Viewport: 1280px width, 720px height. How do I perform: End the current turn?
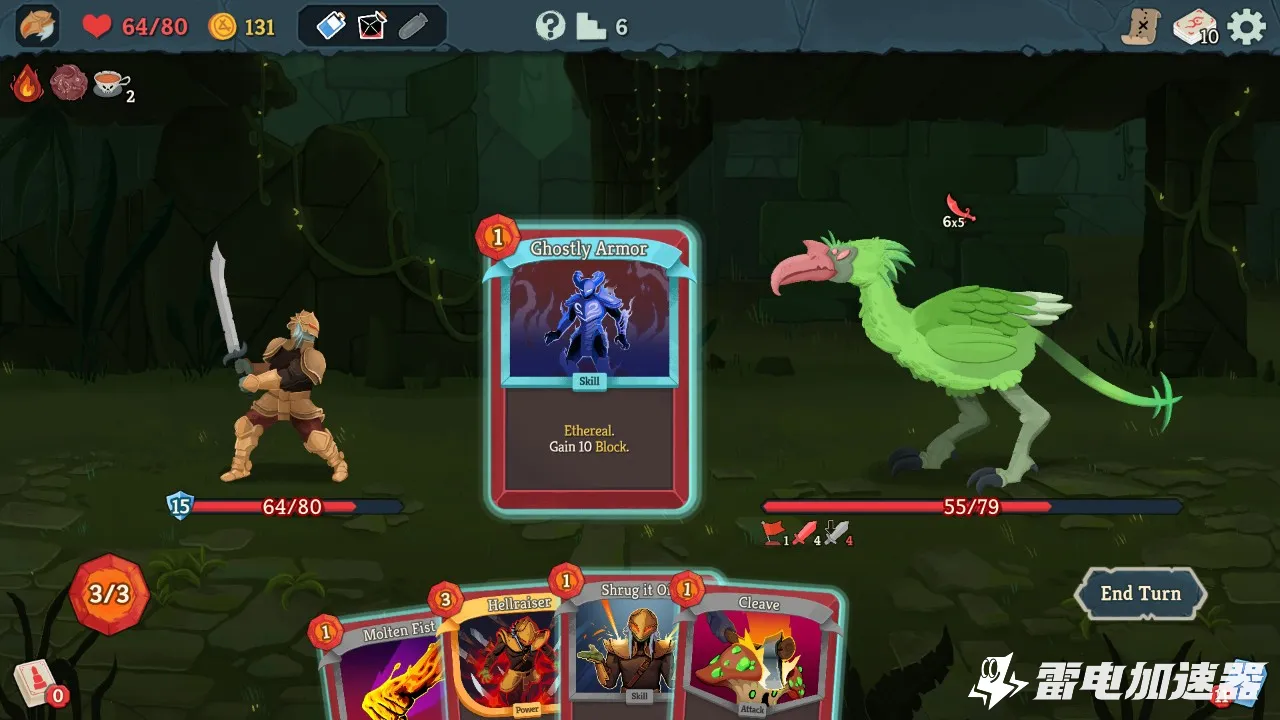click(x=1140, y=594)
